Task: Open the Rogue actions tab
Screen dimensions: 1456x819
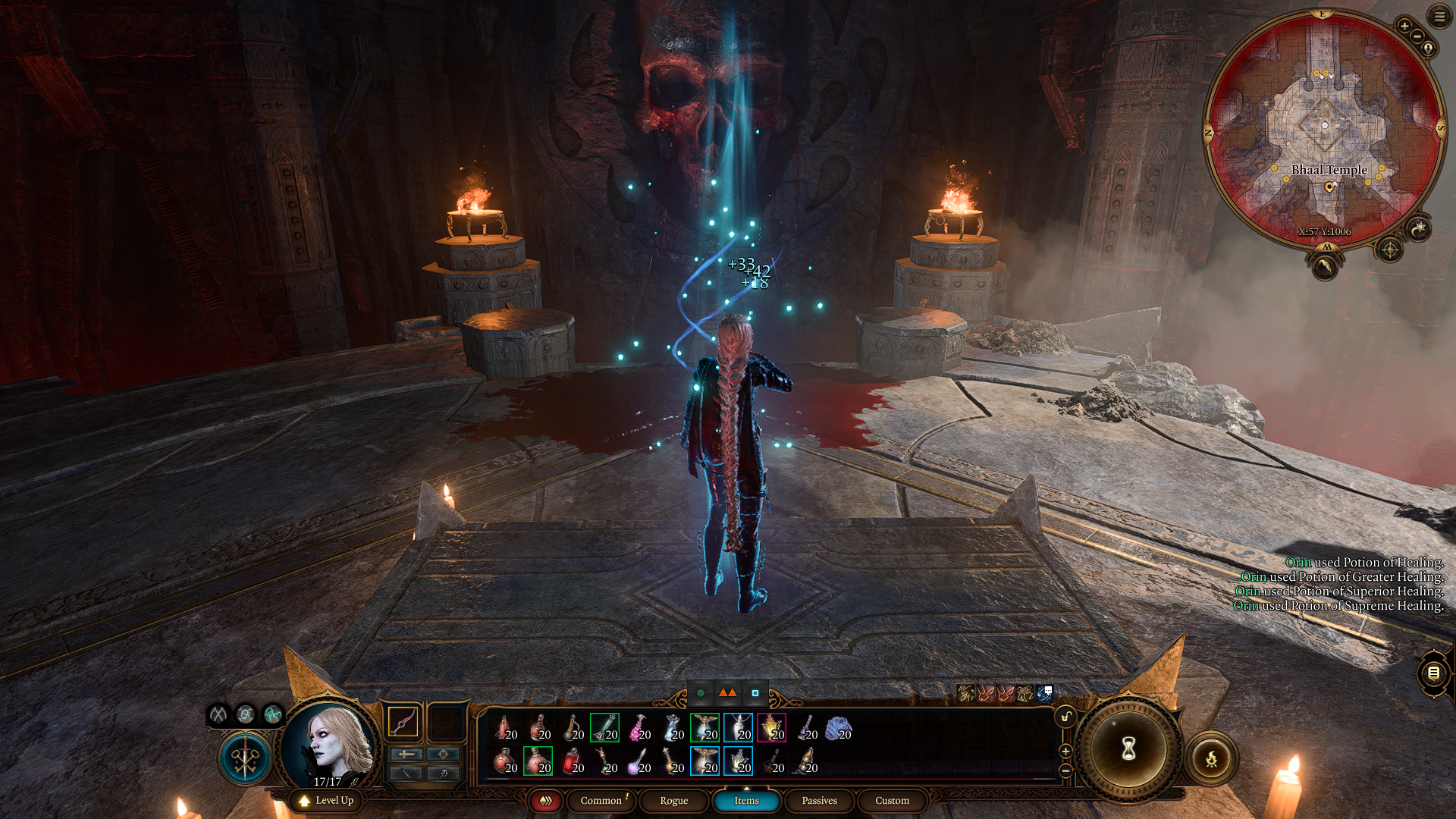Action: tap(673, 801)
